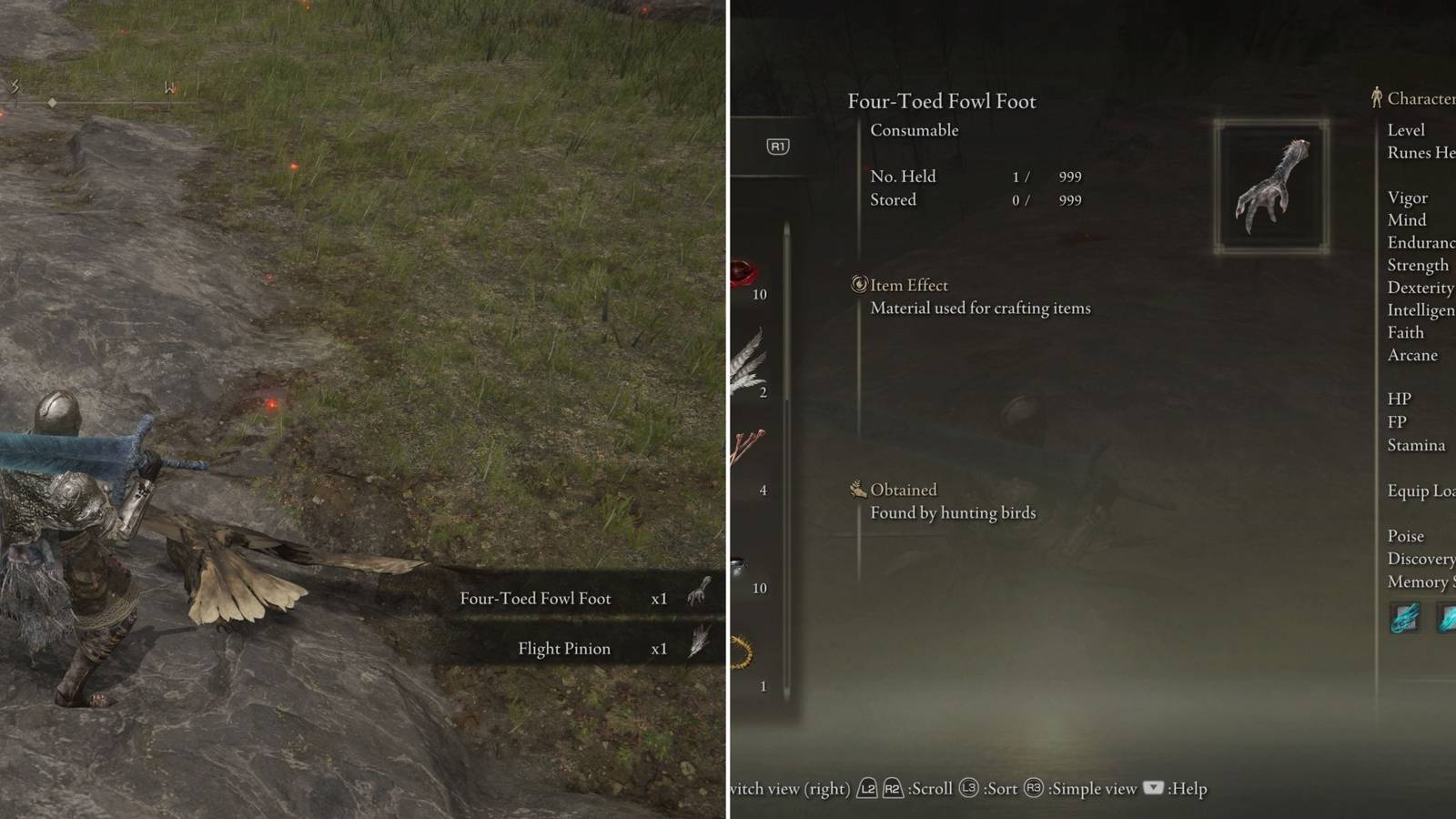This screenshot has height=819, width=1456.
Task: Click the Arcane stat entry
Action: (x=1413, y=355)
